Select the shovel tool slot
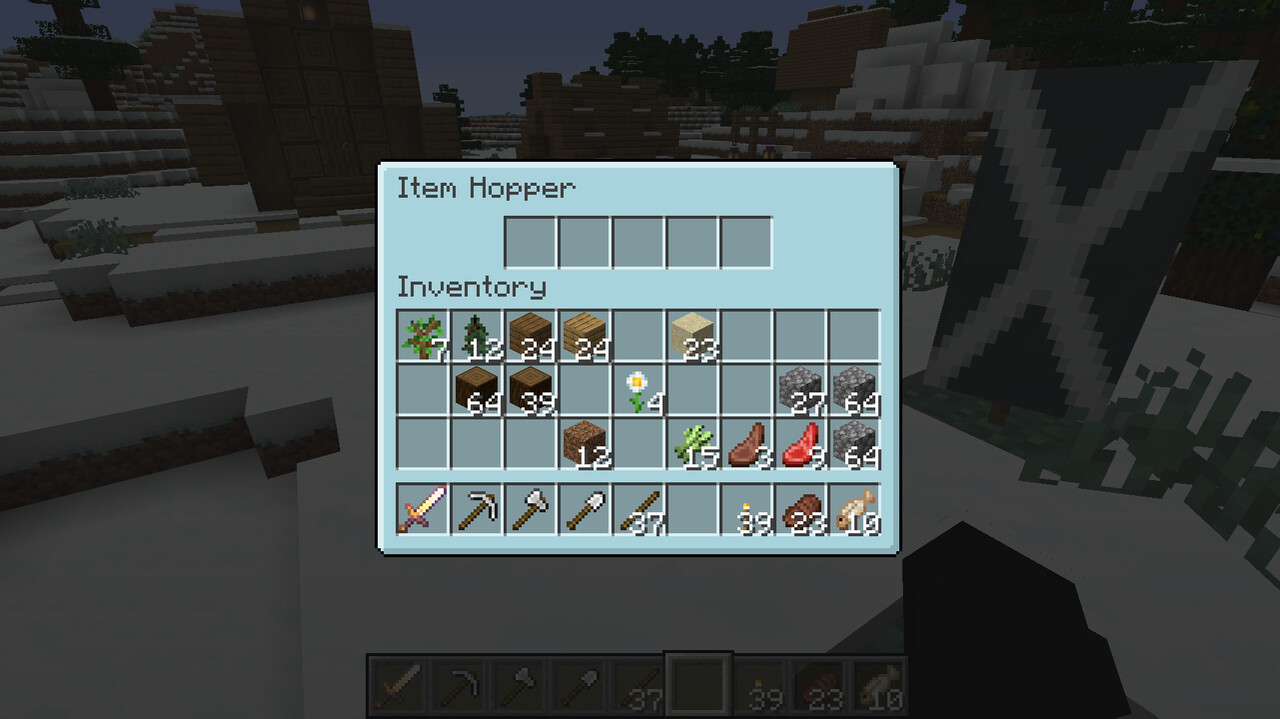Viewport: 1280px width, 719px height. click(584, 509)
